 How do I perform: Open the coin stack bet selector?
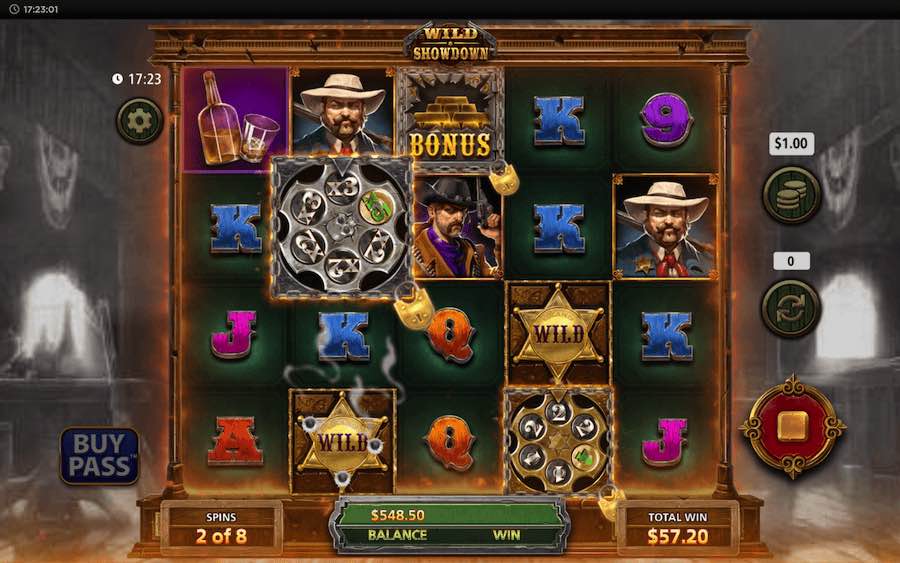click(791, 194)
